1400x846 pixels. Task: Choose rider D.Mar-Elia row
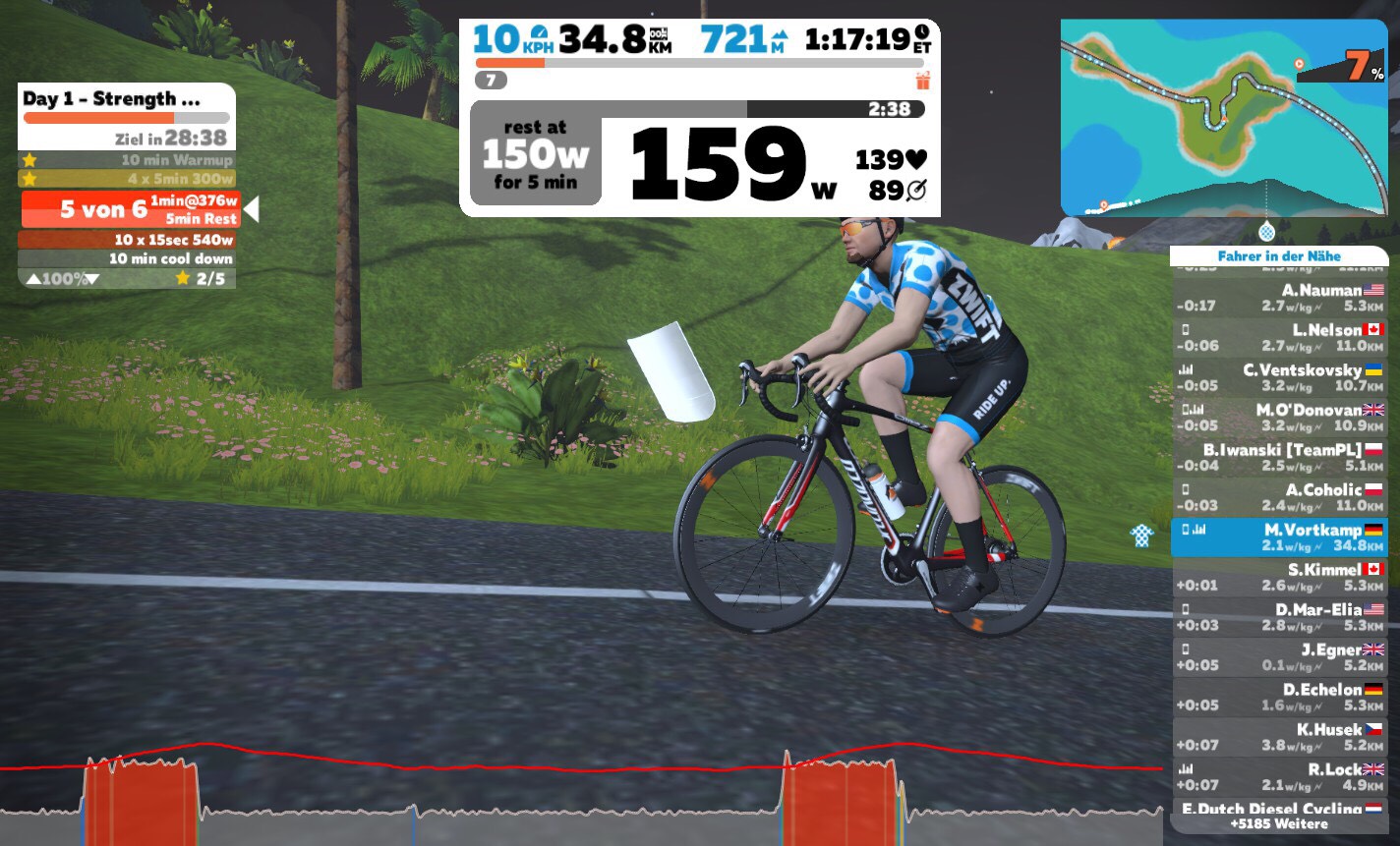click(1278, 617)
